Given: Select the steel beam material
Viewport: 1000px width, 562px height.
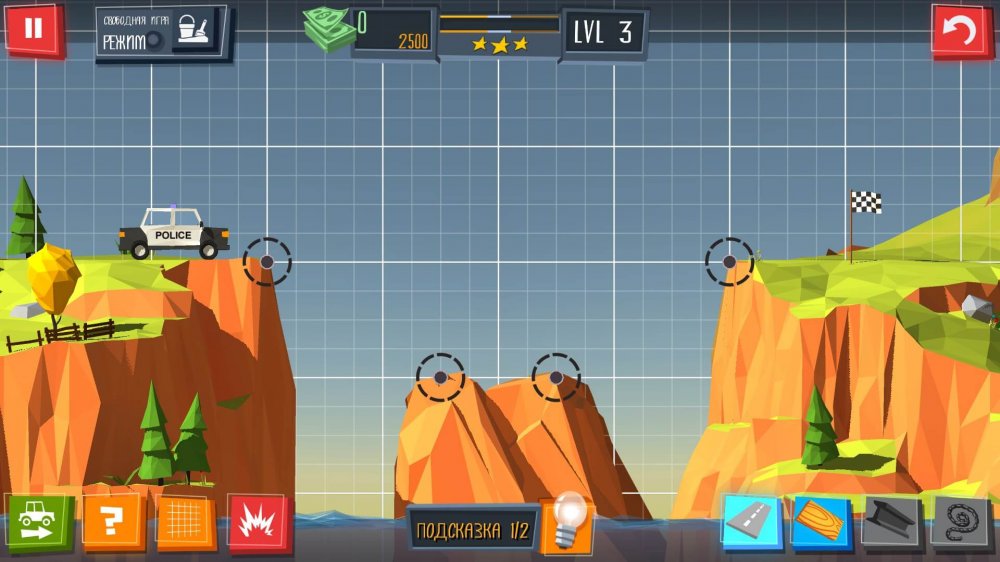Looking at the screenshot, I should (x=890, y=521).
